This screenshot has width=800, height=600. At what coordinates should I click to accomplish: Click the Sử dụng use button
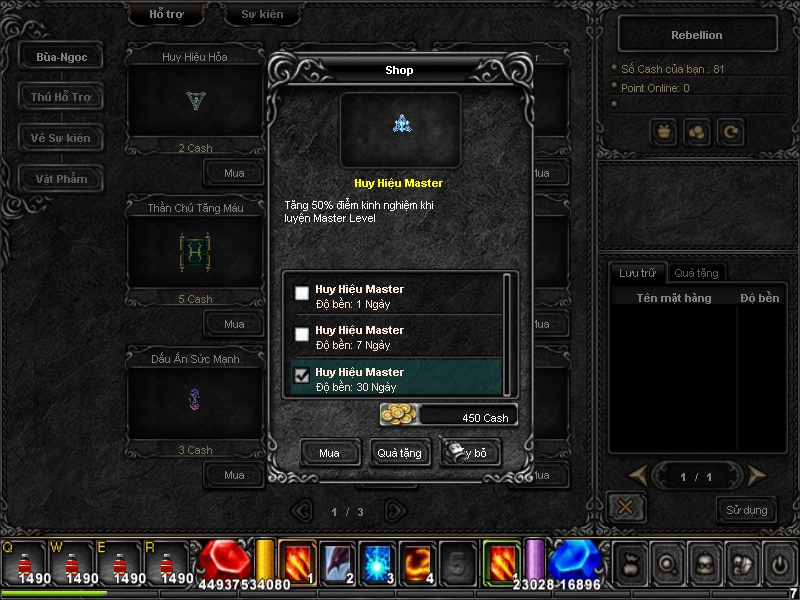coord(746,510)
